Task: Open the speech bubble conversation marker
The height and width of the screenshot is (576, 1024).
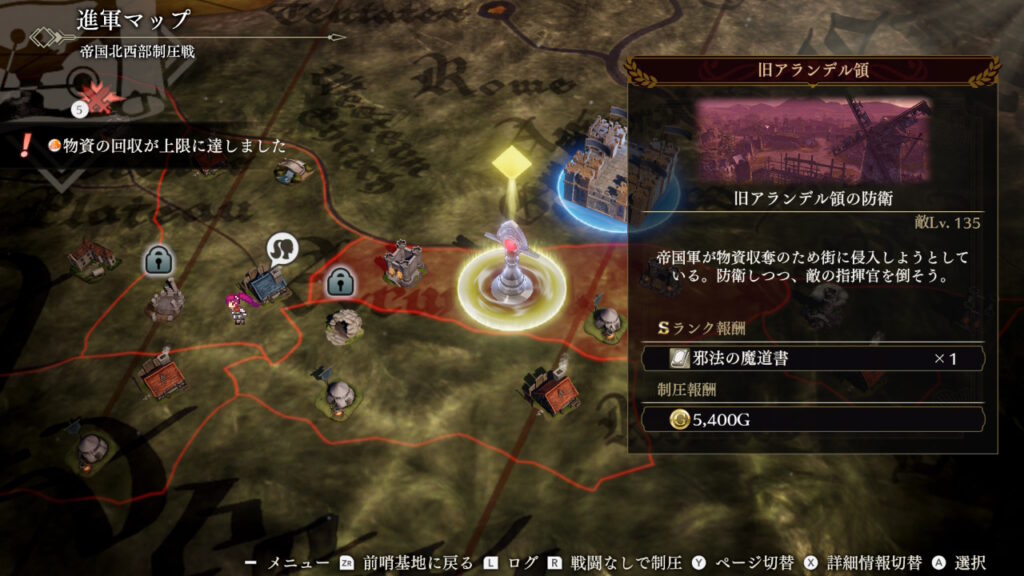Action: click(281, 249)
